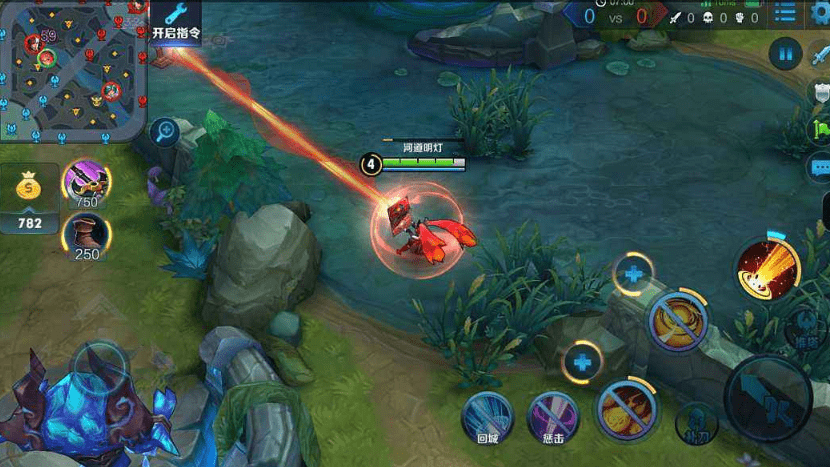Viewport: 830px width, 467px height.
Task: Buy the recommended item costing 750
Action: click(x=86, y=183)
